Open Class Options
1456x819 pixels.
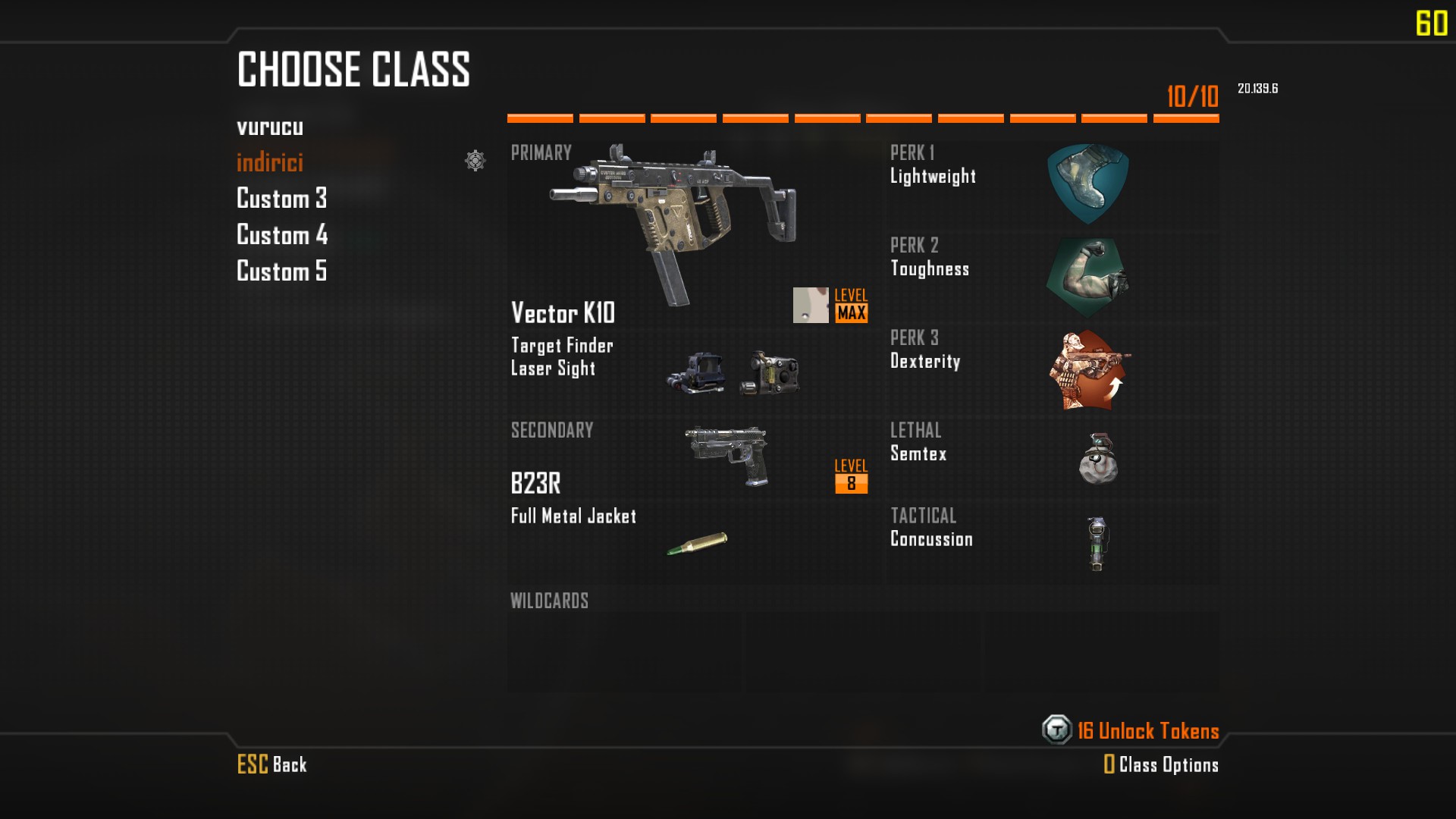(x=1161, y=764)
